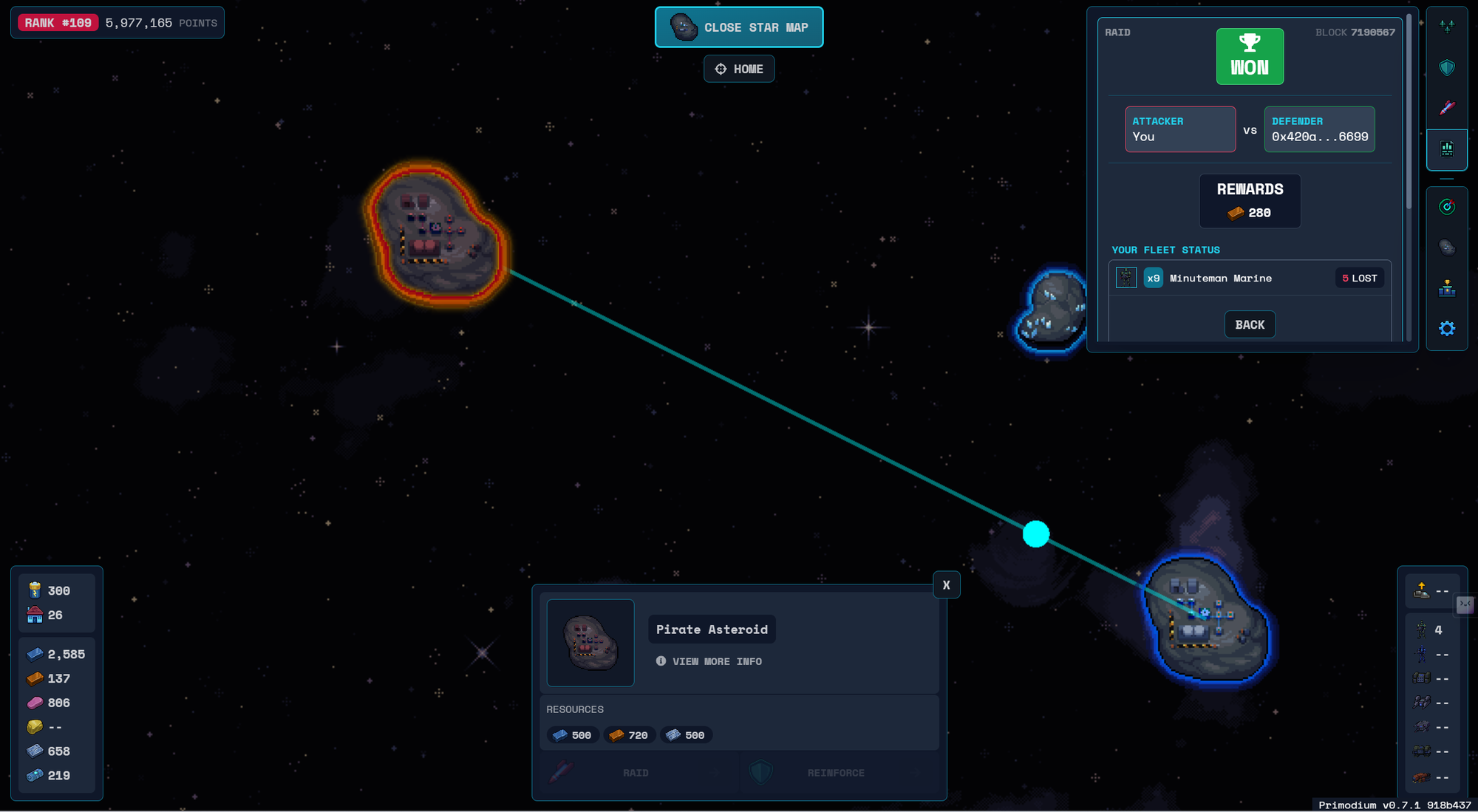Go back from the raid result
The width and height of the screenshot is (1478, 812).
1250,324
